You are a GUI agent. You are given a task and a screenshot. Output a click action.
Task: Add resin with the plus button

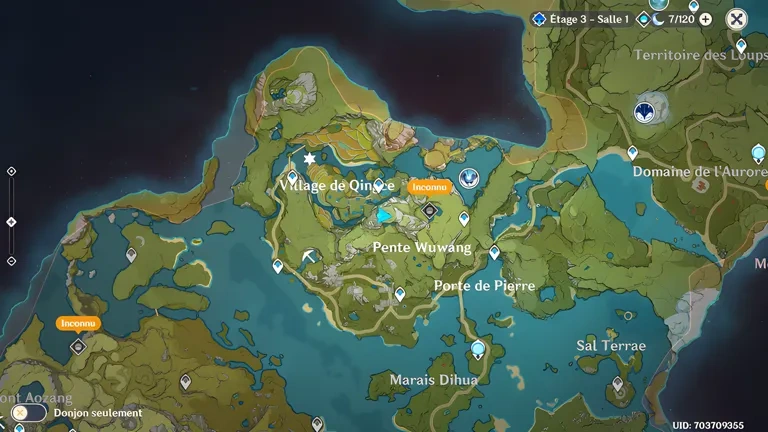706,19
